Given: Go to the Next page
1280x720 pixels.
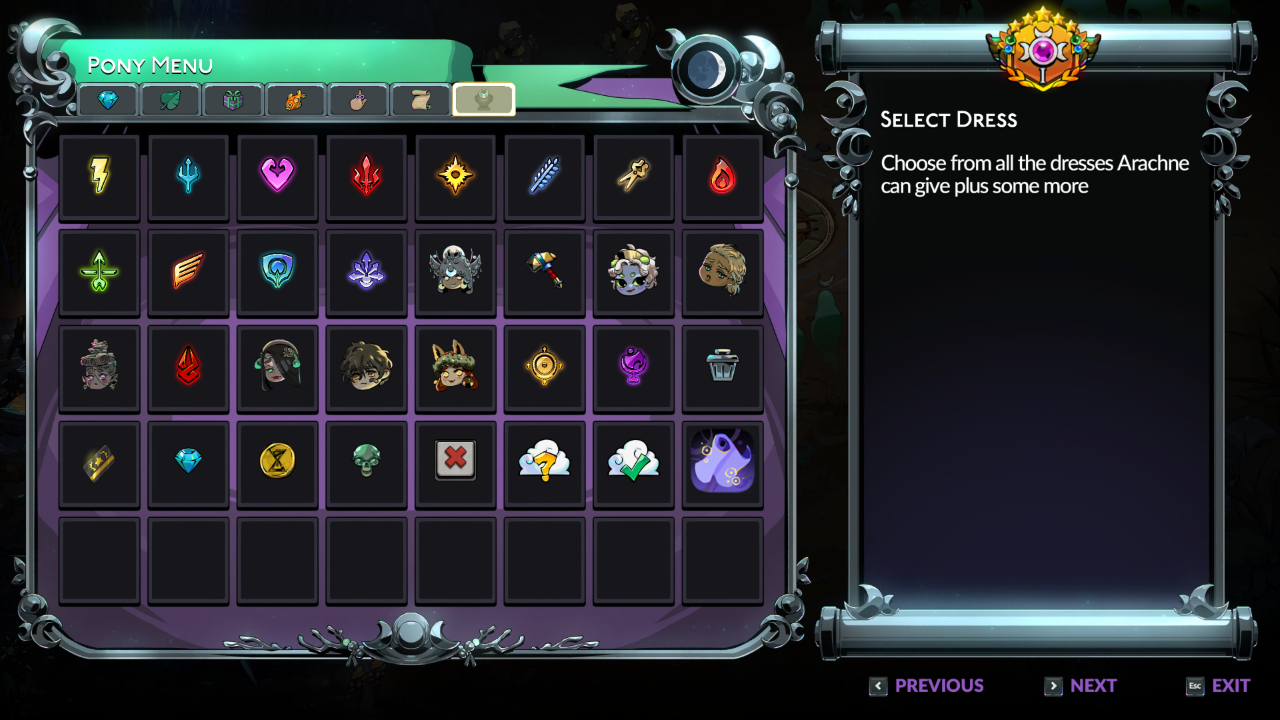Looking at the screenshot, I should [1080, 686].
